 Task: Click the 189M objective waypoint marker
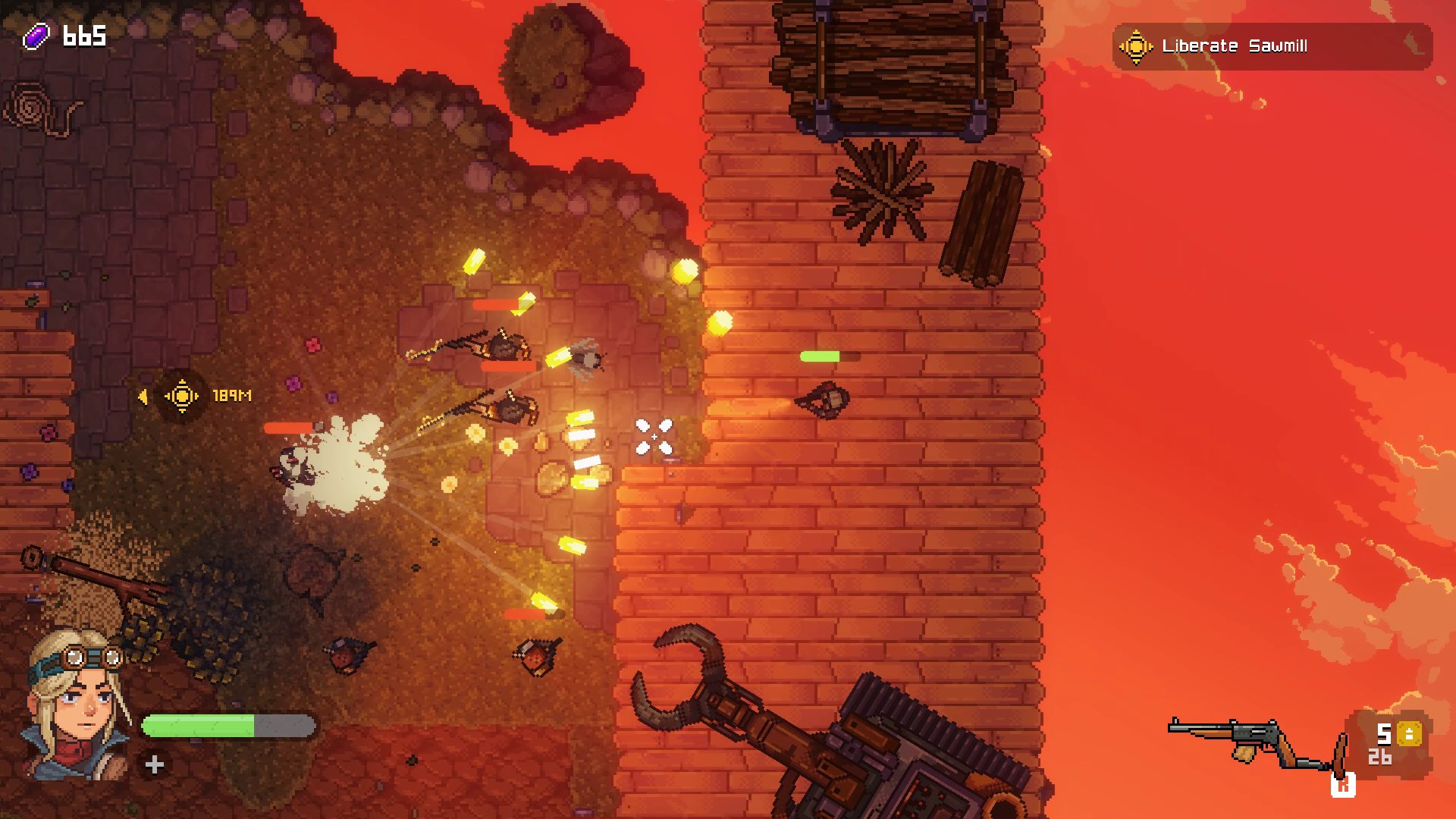pos(182,396)
